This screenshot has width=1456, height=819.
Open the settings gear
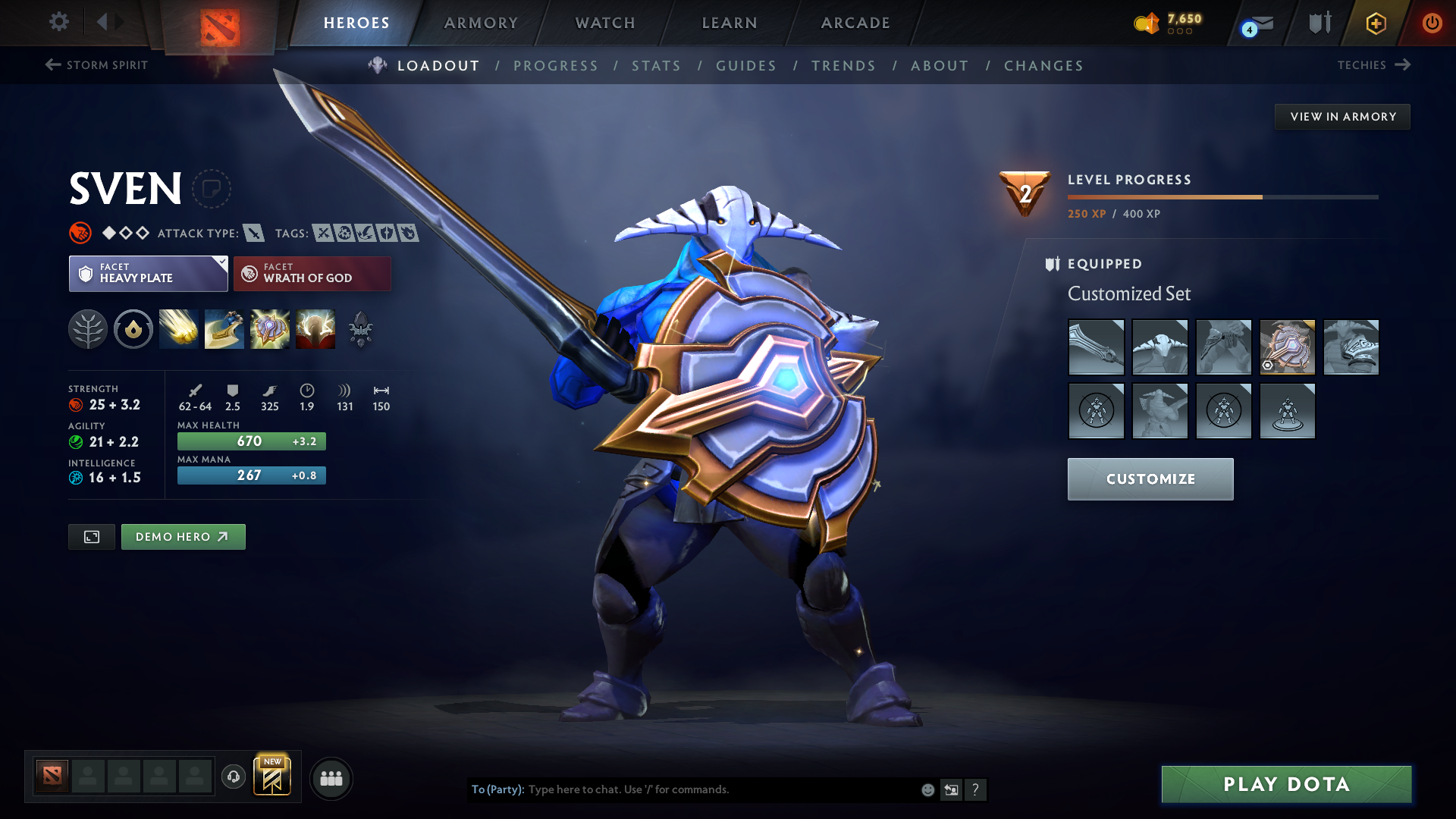(x=59, y=22)
